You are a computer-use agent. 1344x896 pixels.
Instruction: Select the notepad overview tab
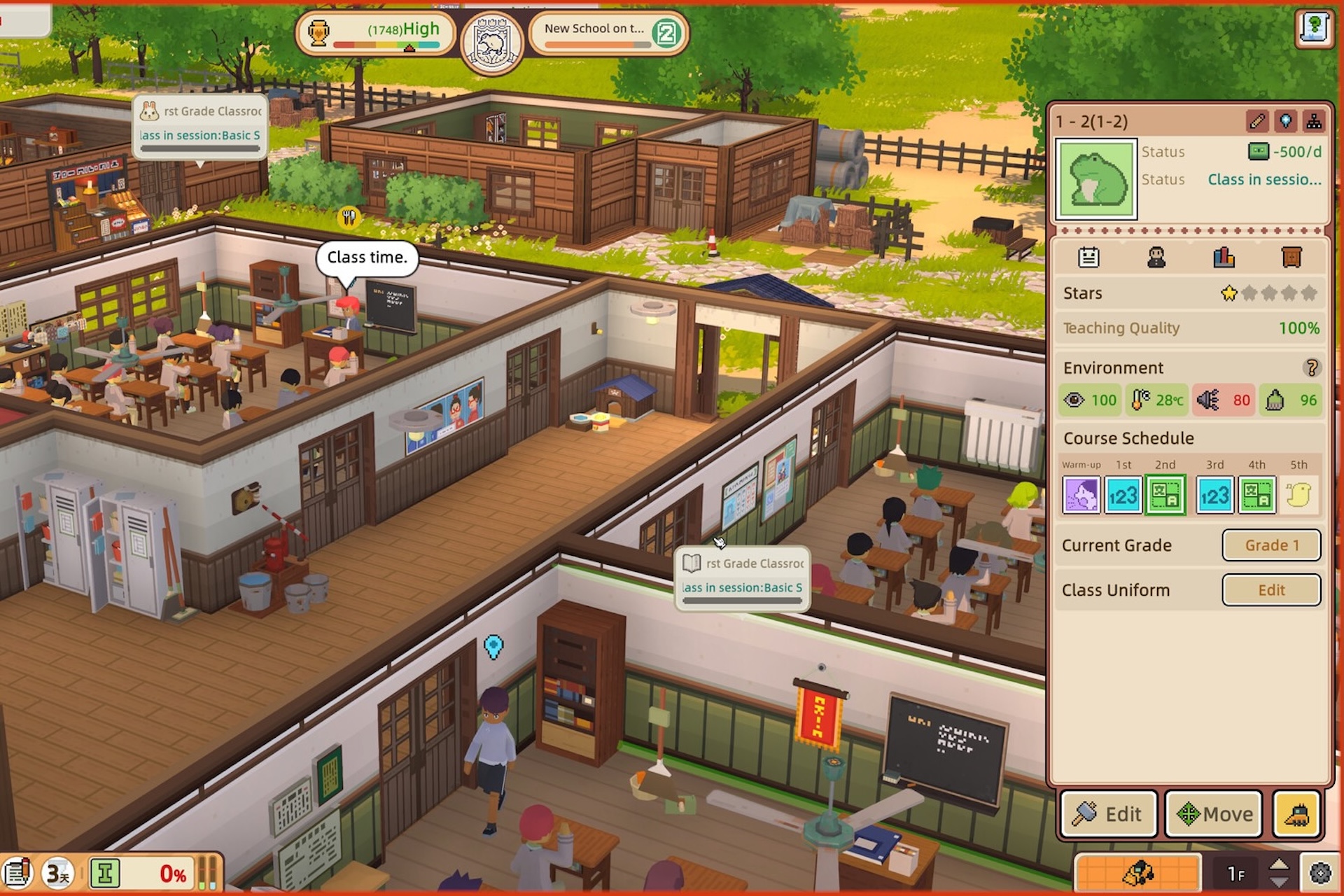tap(1088, 258)
